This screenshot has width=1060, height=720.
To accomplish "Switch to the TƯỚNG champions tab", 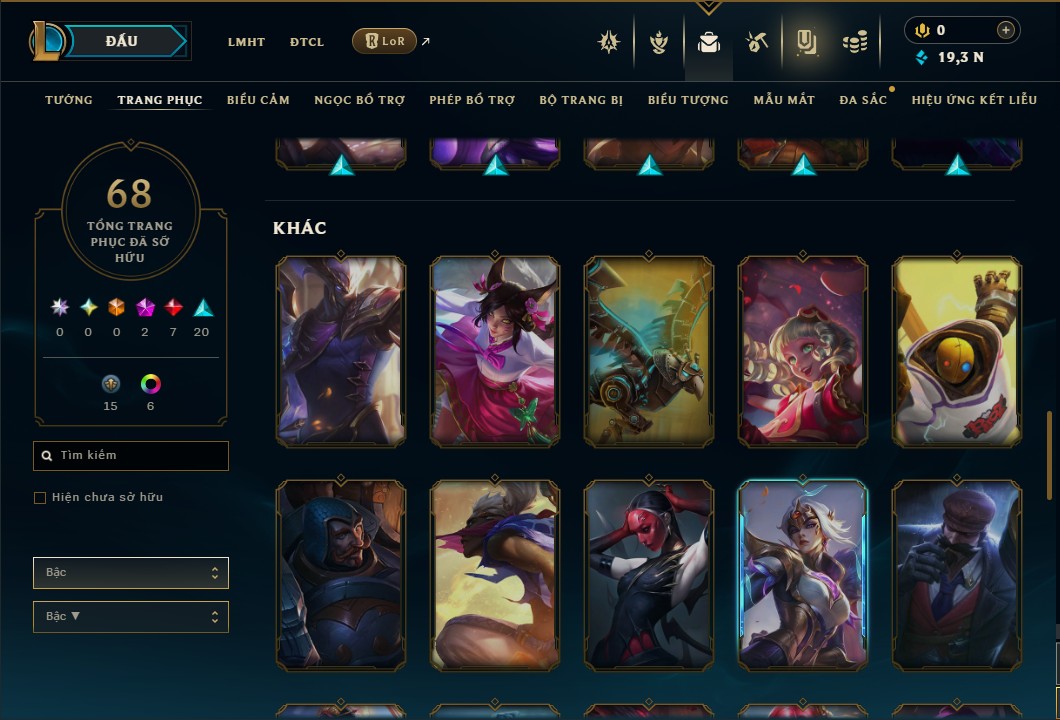I will click(69, 100).
